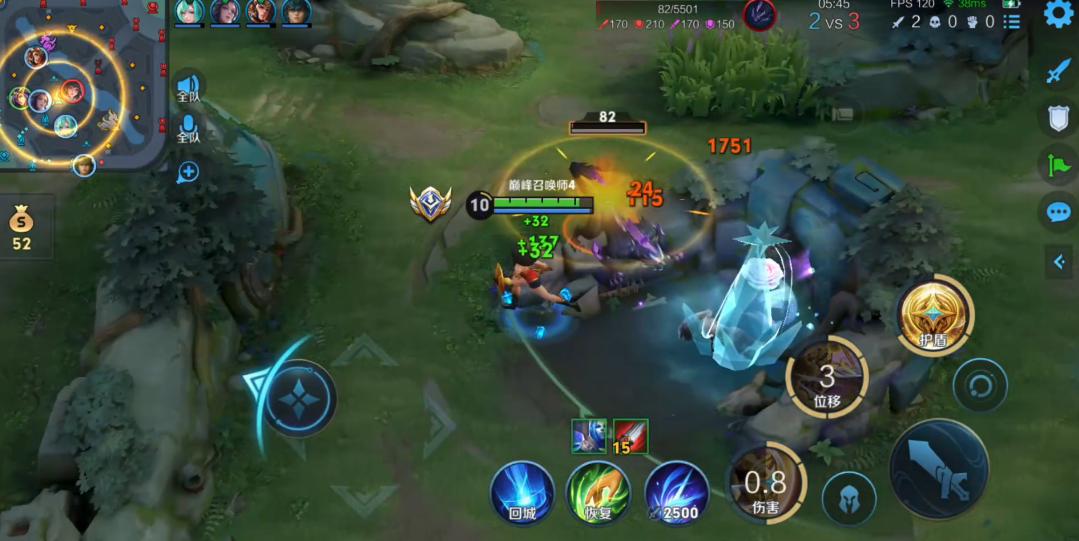Trigger the blue slash skill marked 2500
Viewport: 1079px width, 541px height.
tap(676, 492)
